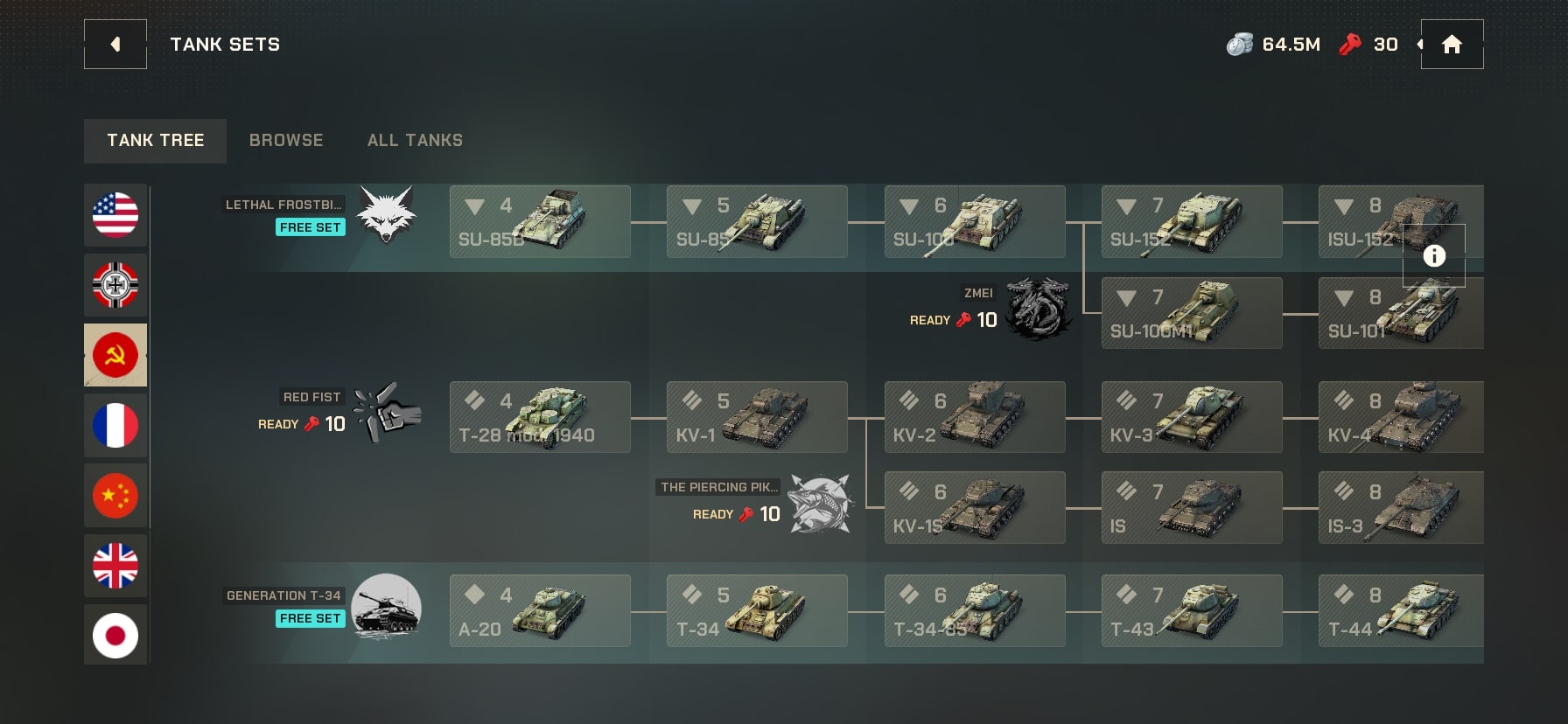The height and width of the screenshot is (724, 1568).
Task: Select the SU-85 tier 5 tank
Action: [x=756, y=221]
